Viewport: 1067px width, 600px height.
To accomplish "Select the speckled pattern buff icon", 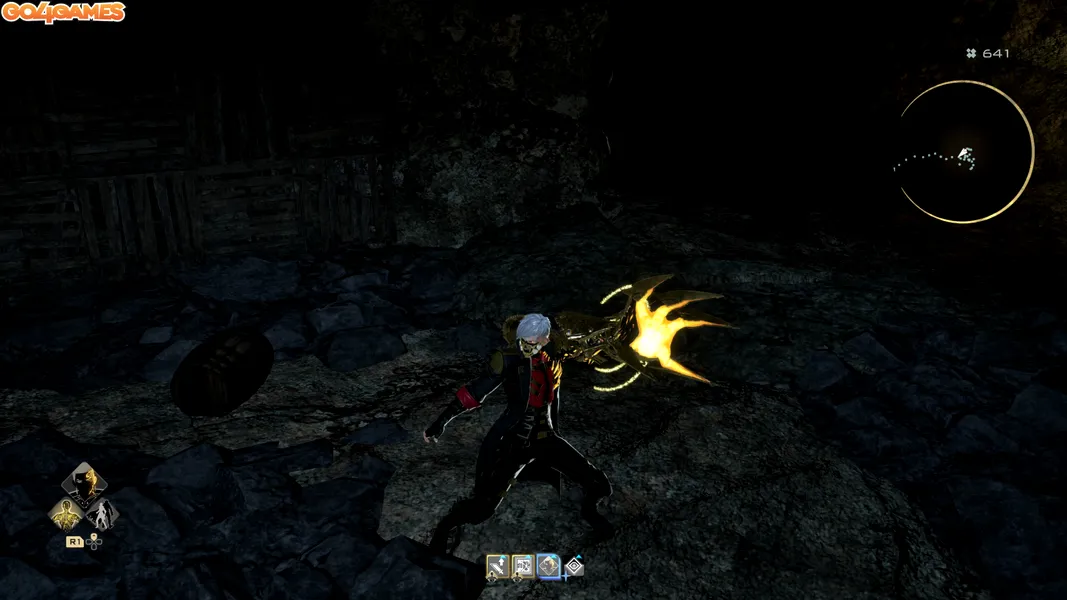I will pyautogui.click(x=522, y=567).
